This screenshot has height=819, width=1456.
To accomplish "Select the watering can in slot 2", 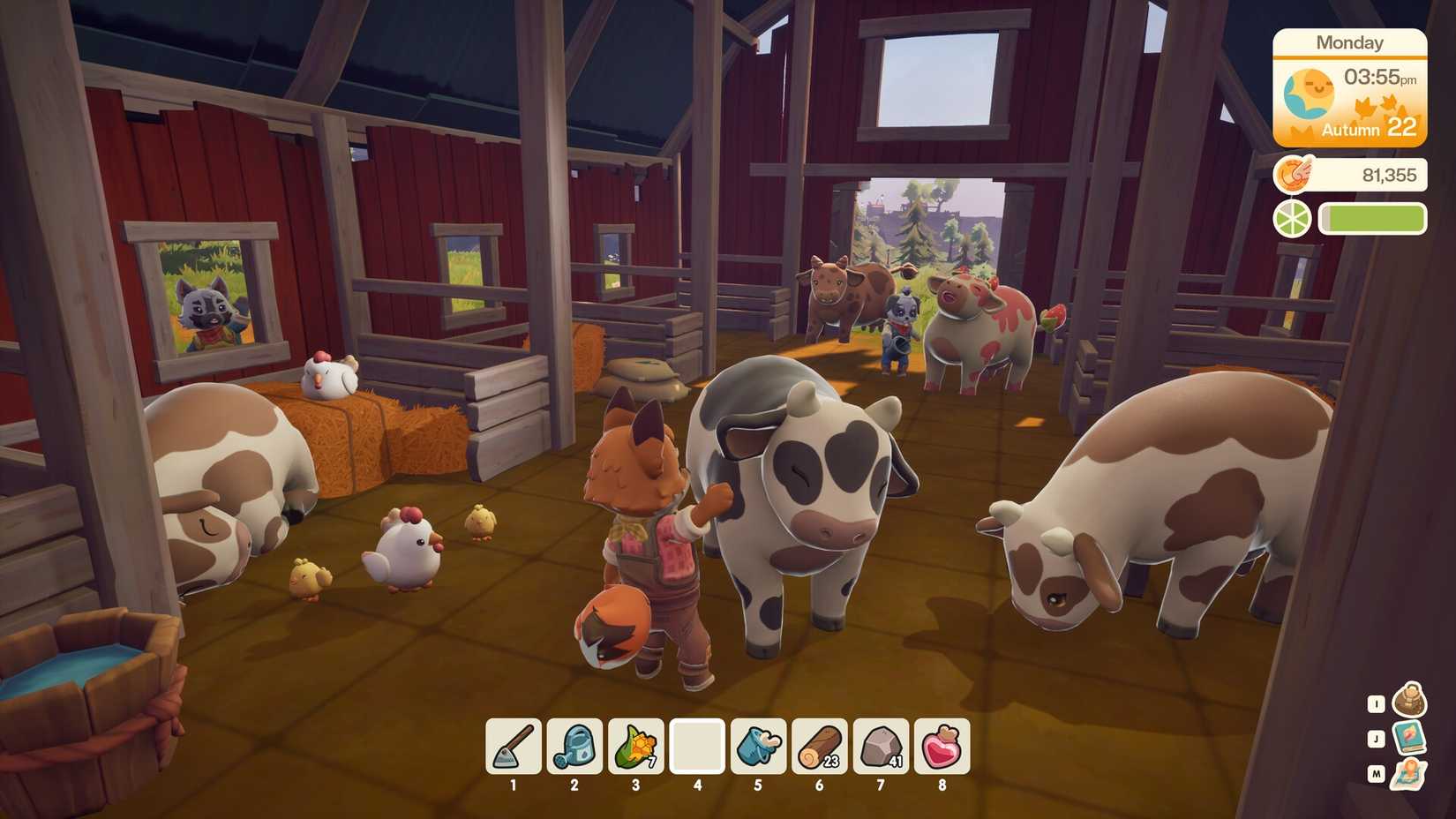I will pyautogui.click(x=574, y=746).
